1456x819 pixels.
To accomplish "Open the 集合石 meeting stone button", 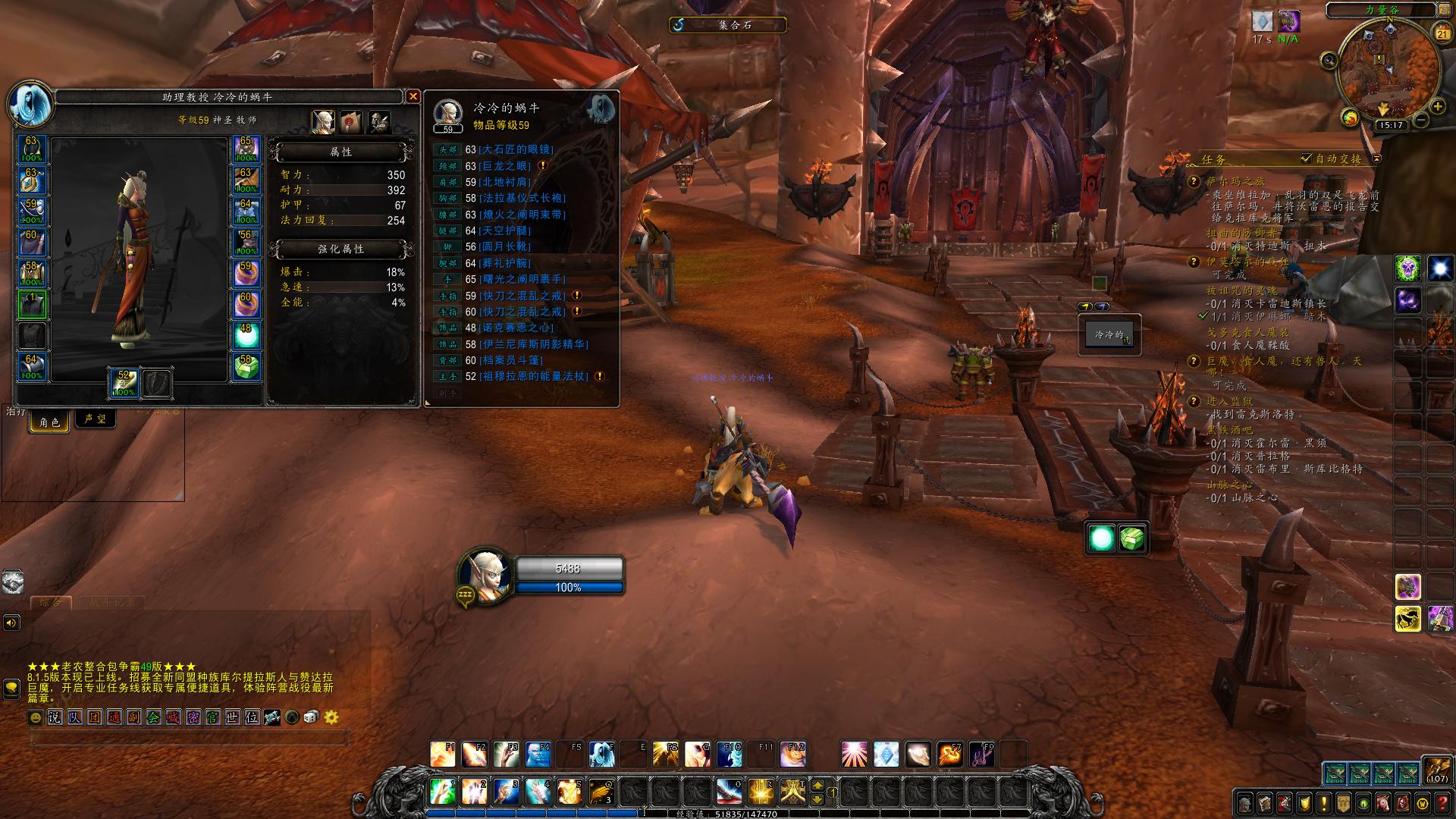I will [728, 25].
